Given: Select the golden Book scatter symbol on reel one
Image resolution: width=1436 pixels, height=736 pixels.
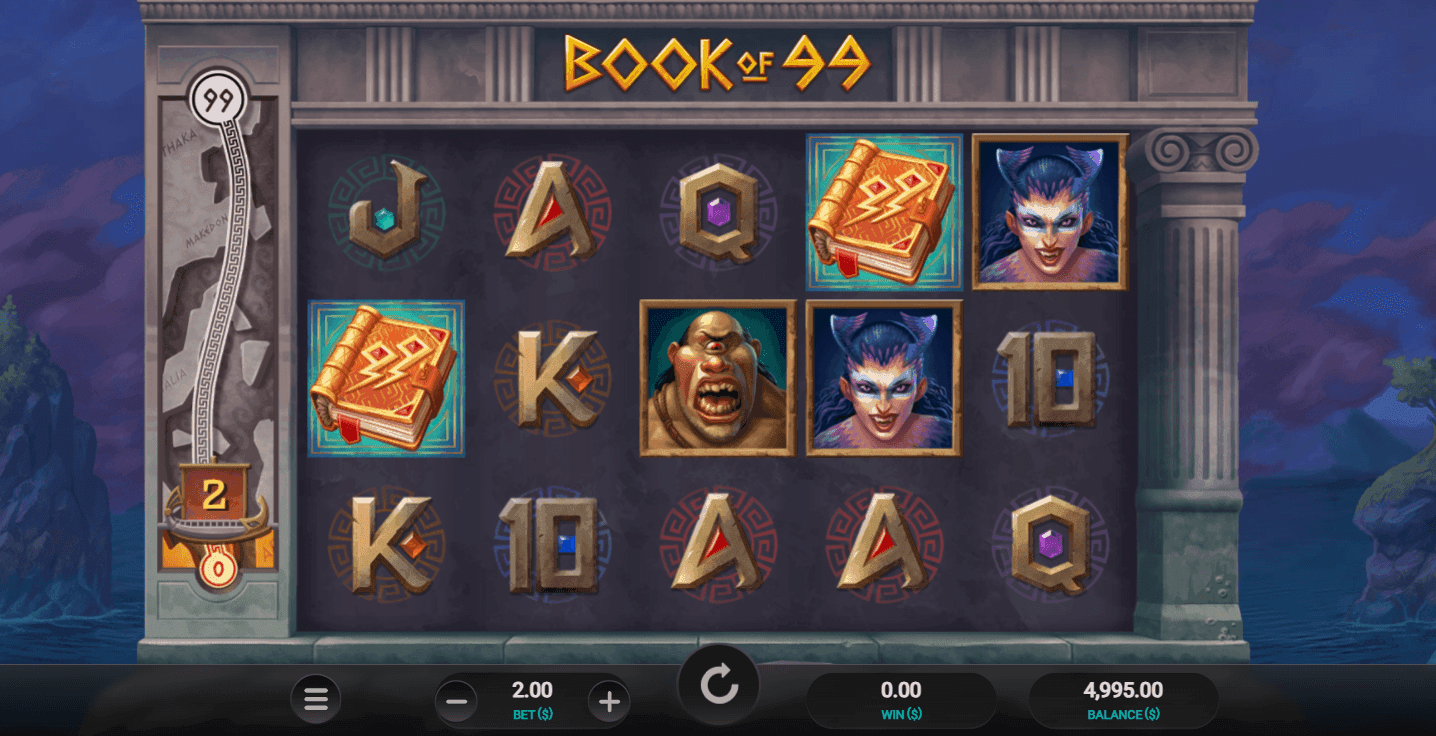Looking at the screenshot, I should (385, 377).
